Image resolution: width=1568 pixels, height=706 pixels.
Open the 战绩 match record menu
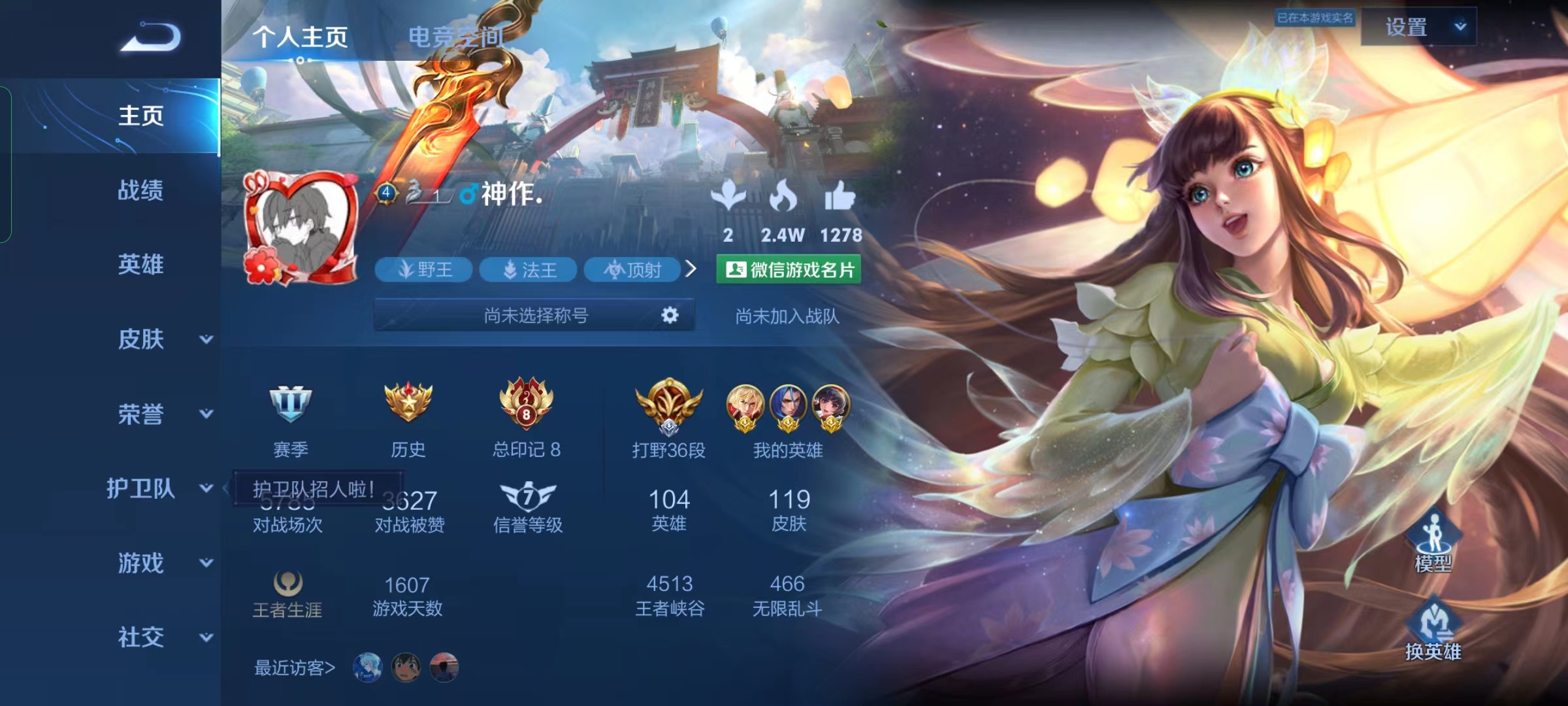click(x=140, y=190)
